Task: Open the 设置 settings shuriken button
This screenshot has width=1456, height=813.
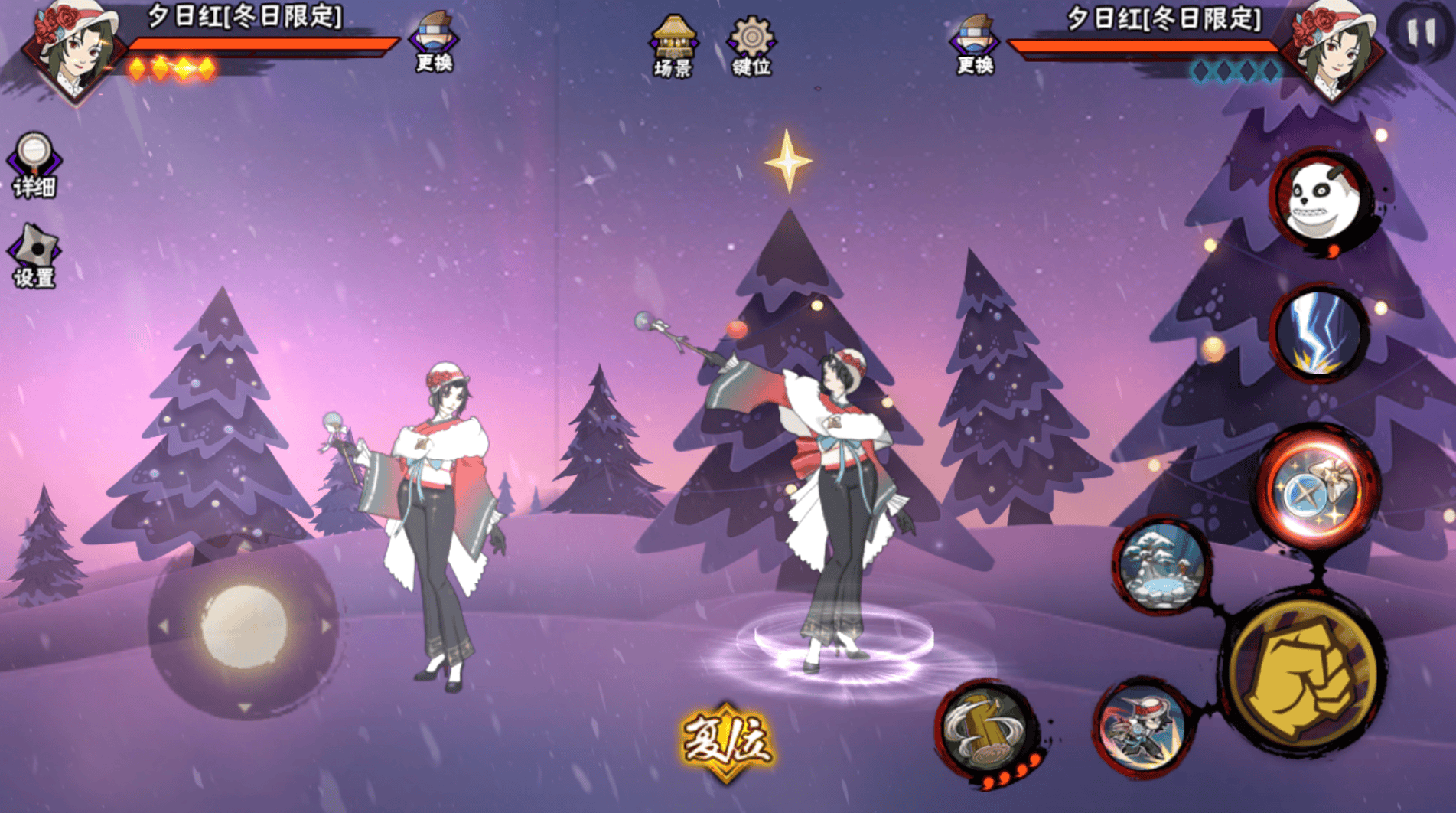Action: [34, 256]
